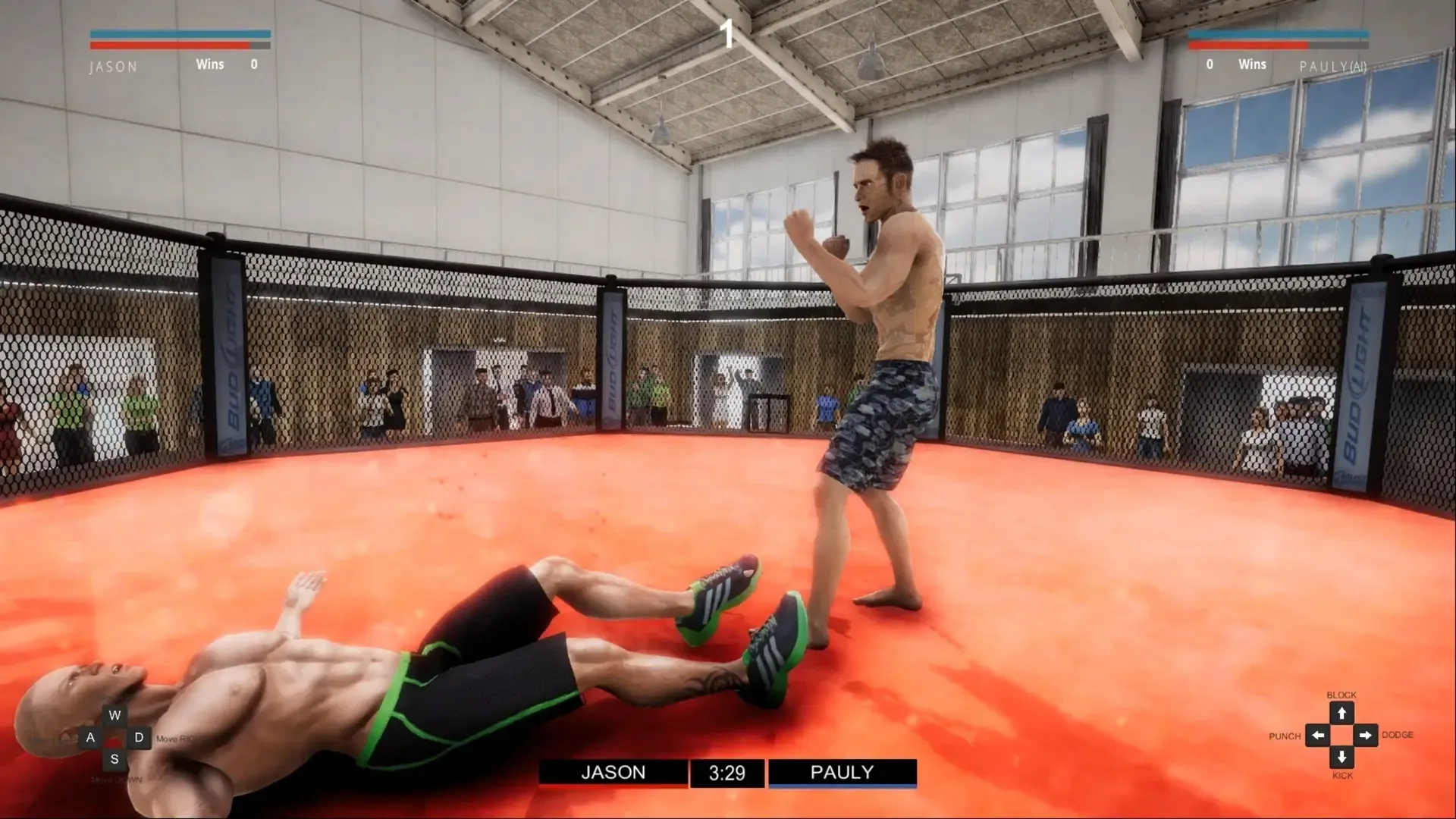The width and height of the screenshot is (1456, 819).
Task: Click the BLOCK up-arrow key icon
Action: tap(1342, 712)
